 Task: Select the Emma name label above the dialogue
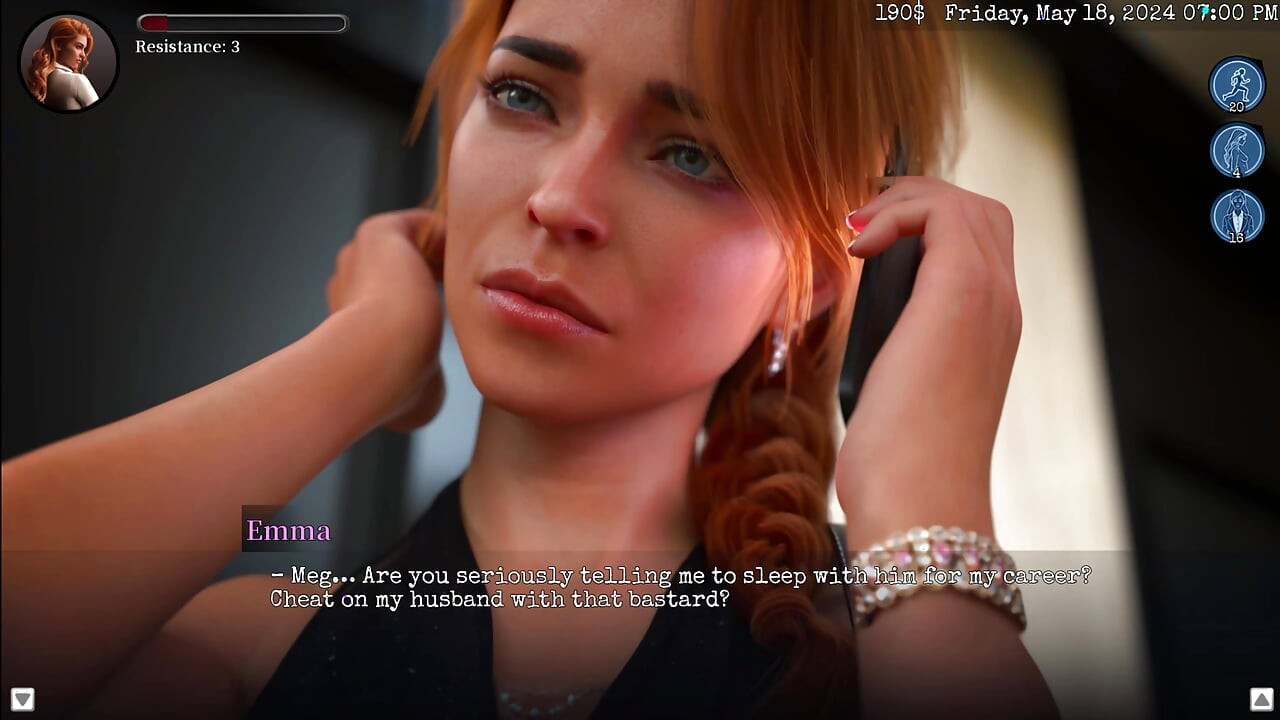(x=288, y=531)
